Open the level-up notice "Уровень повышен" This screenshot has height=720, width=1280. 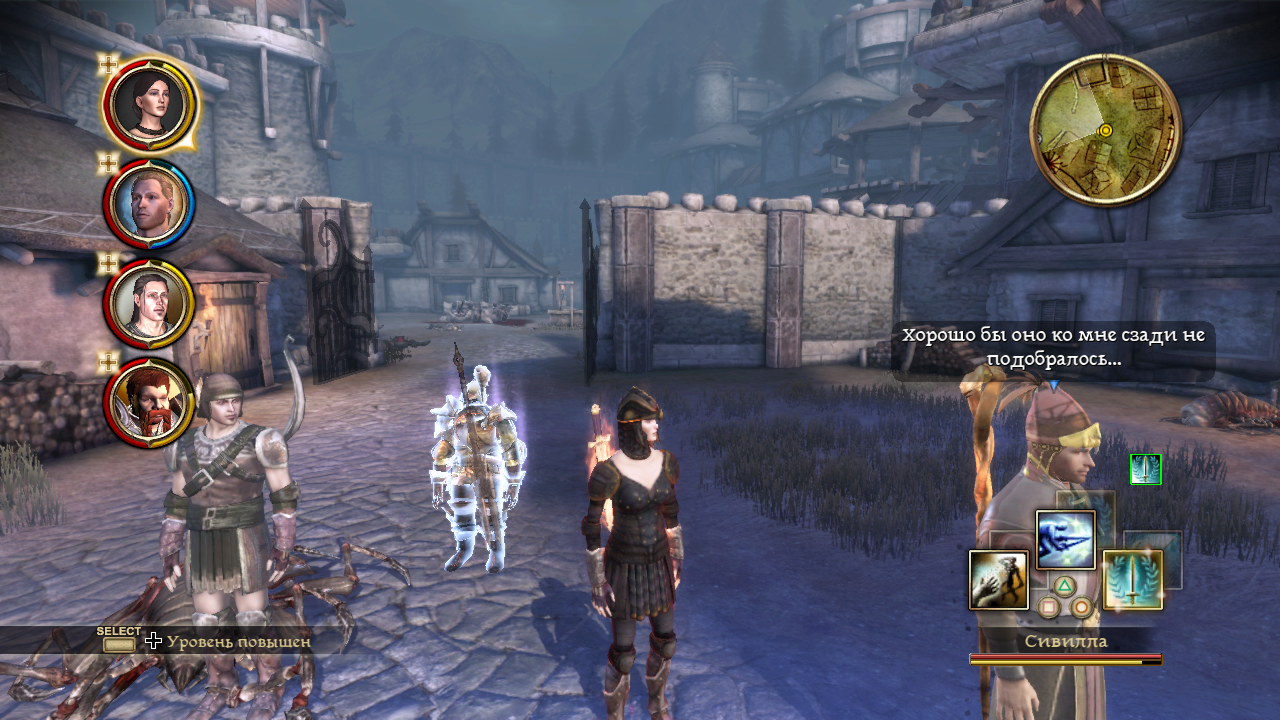pyautogui.click(x=238, y=641)
